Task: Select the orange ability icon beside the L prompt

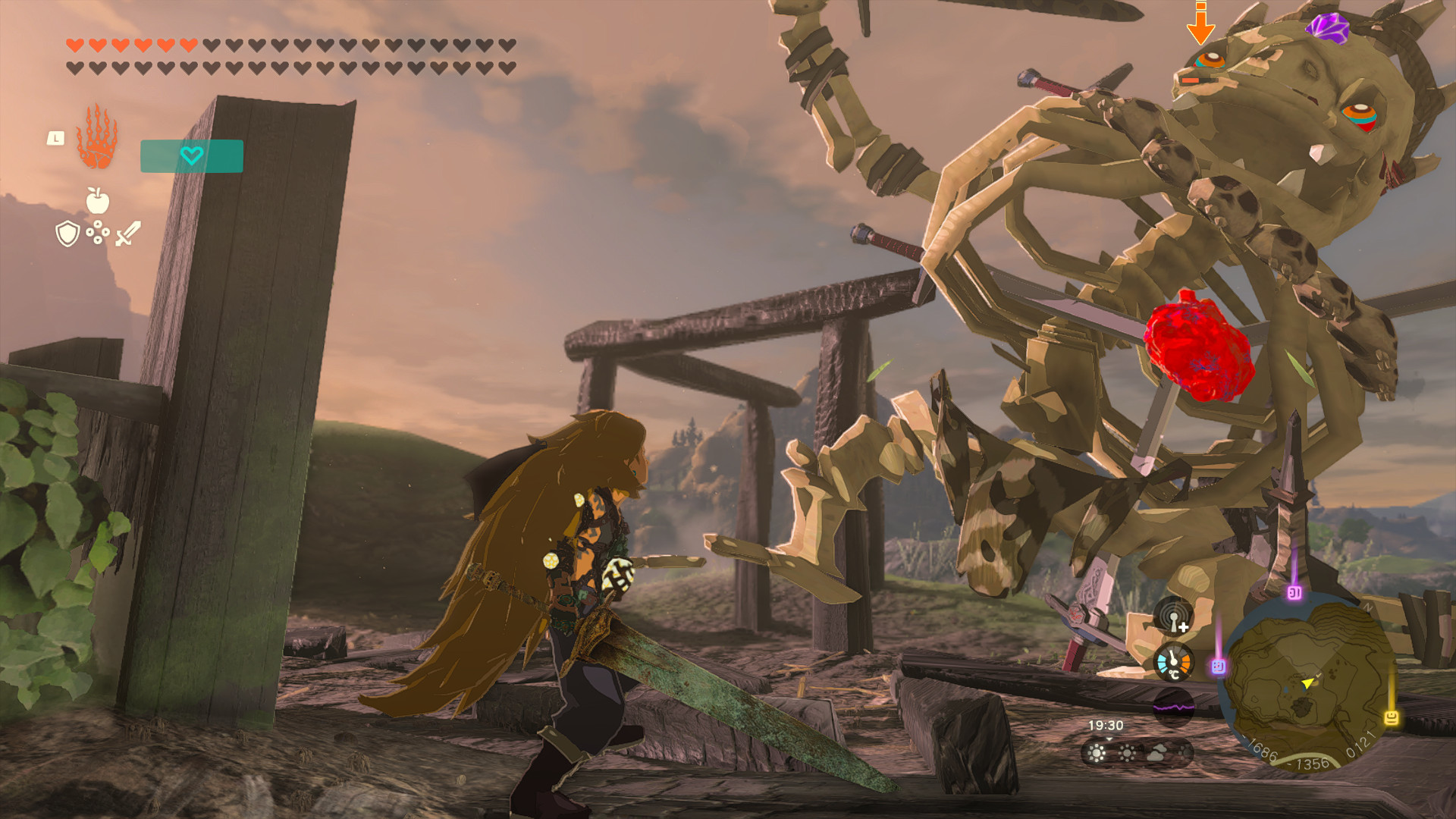Action: tap(96, 141)
